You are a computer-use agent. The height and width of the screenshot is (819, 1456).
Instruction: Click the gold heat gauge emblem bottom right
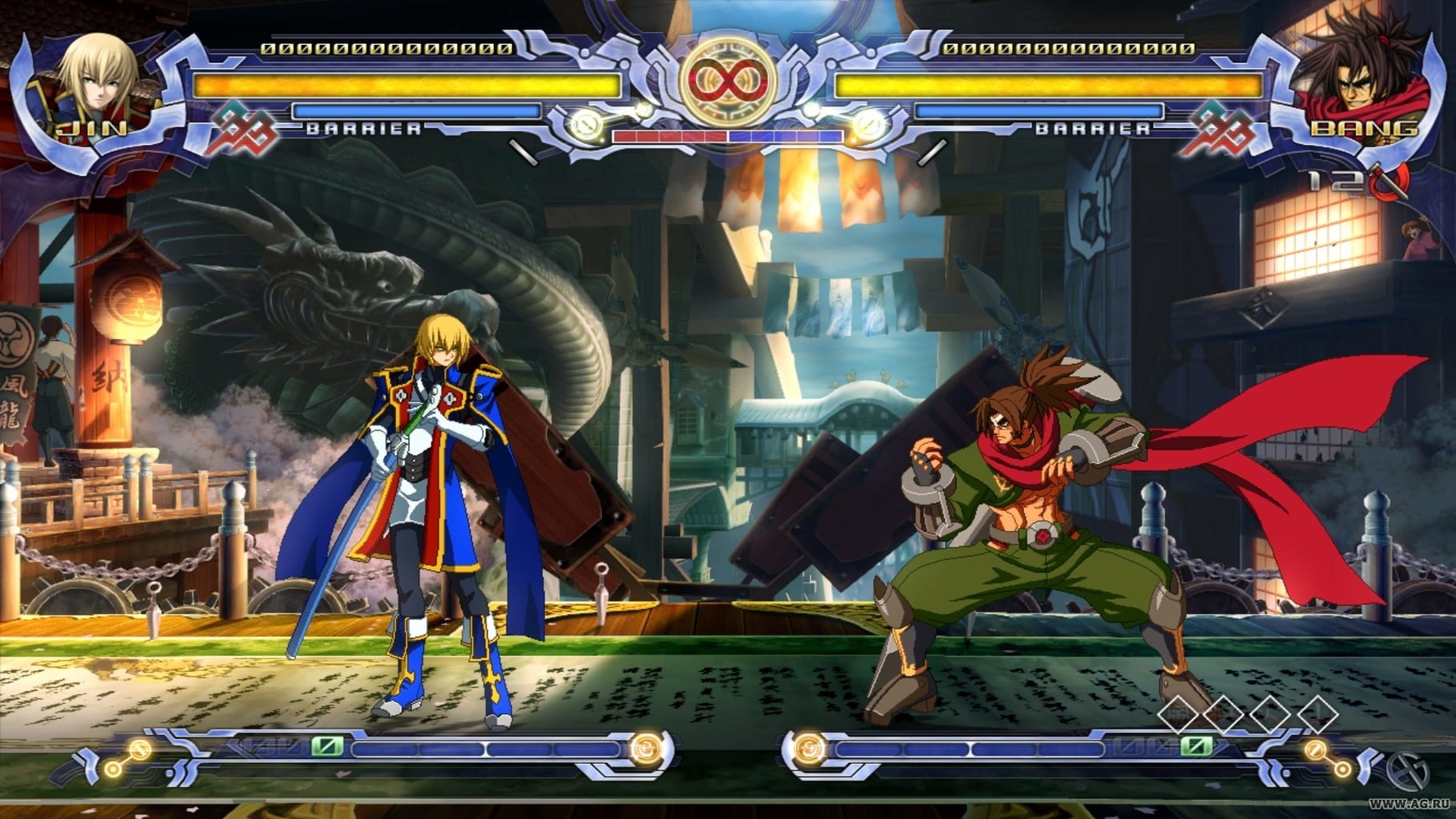tap(1314, 749)
